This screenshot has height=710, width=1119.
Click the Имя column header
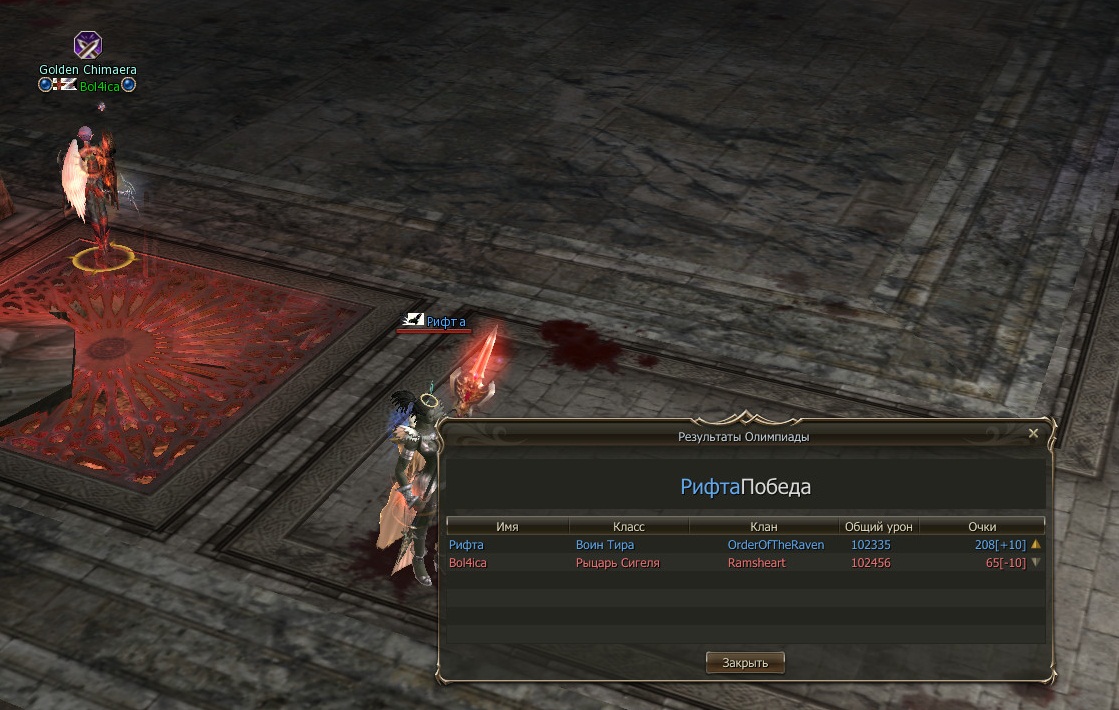pyautogui.click(x=507, y=526)
